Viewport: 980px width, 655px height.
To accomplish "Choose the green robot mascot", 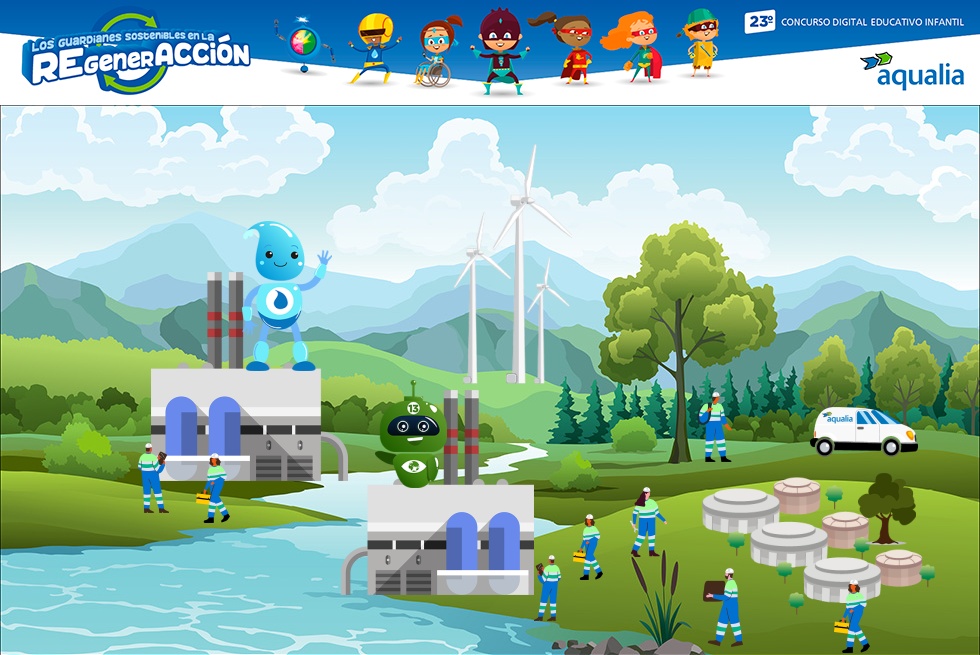I will [x=410, y=439].
